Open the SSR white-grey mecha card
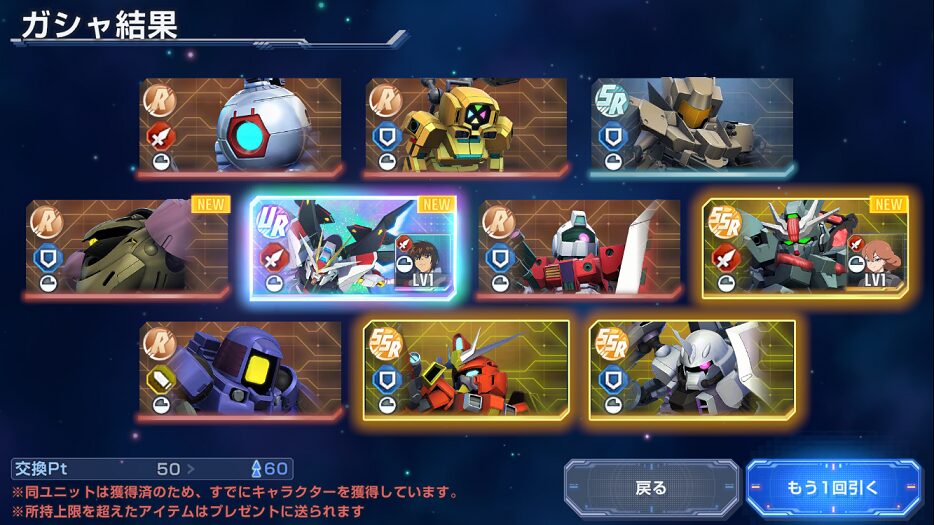Screen dimensions: 934x525 [x=692, y=369]
